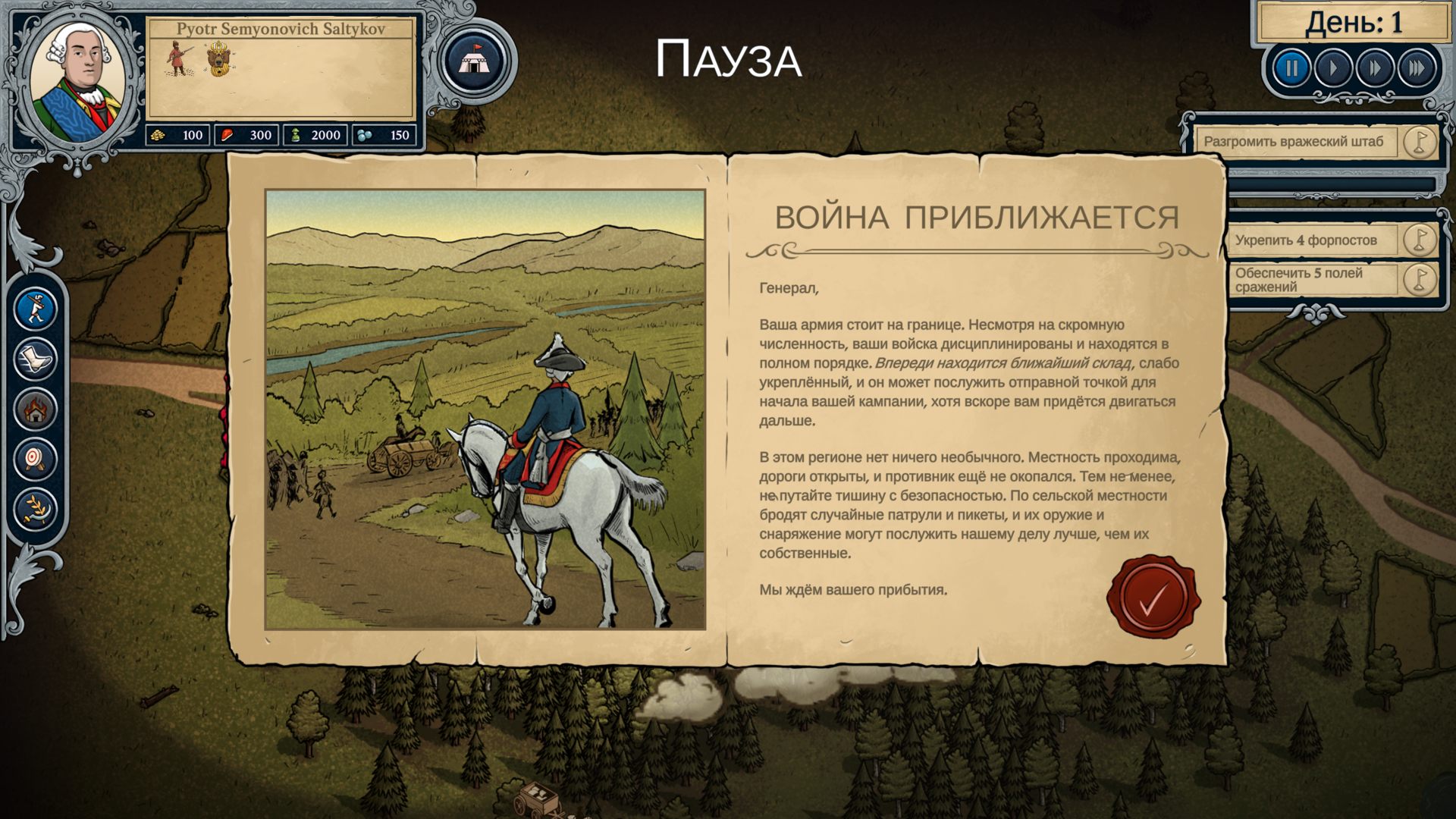Activate the sickle and wheat forage icon
The image size is (1456, 819).
click(36, 508)
